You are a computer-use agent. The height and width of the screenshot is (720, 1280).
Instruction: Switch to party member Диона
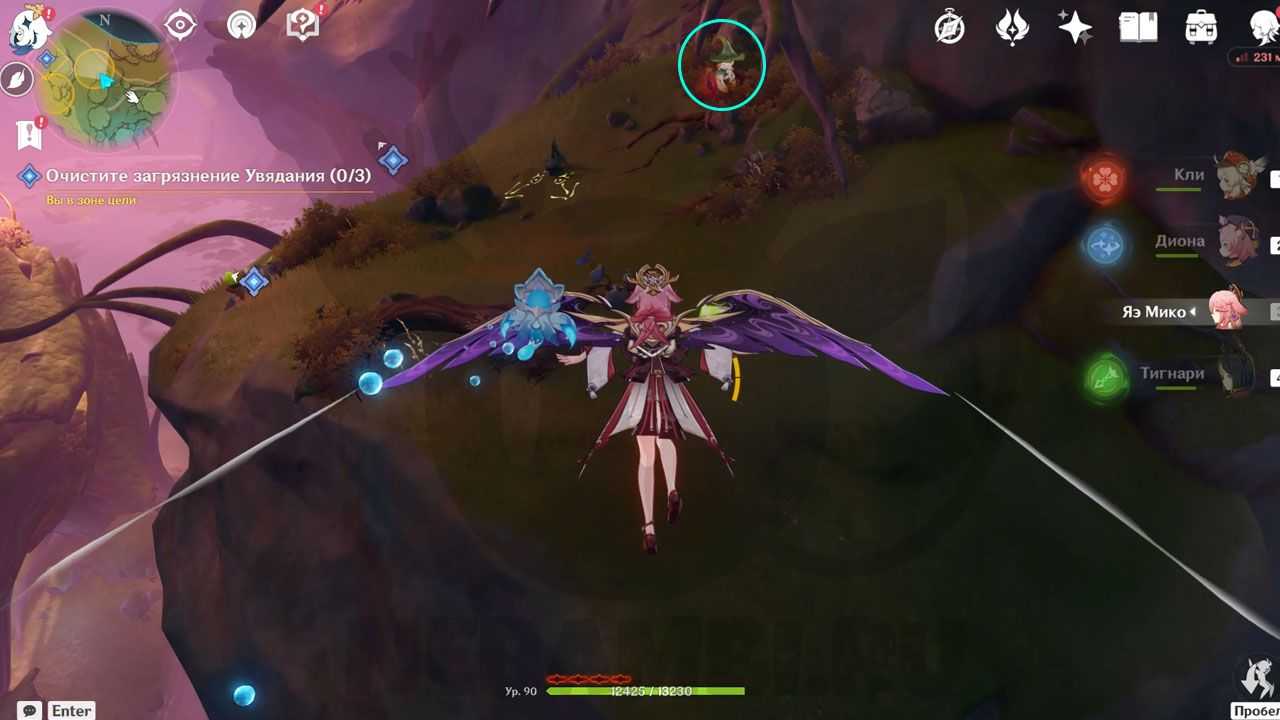coord(1238,242)
